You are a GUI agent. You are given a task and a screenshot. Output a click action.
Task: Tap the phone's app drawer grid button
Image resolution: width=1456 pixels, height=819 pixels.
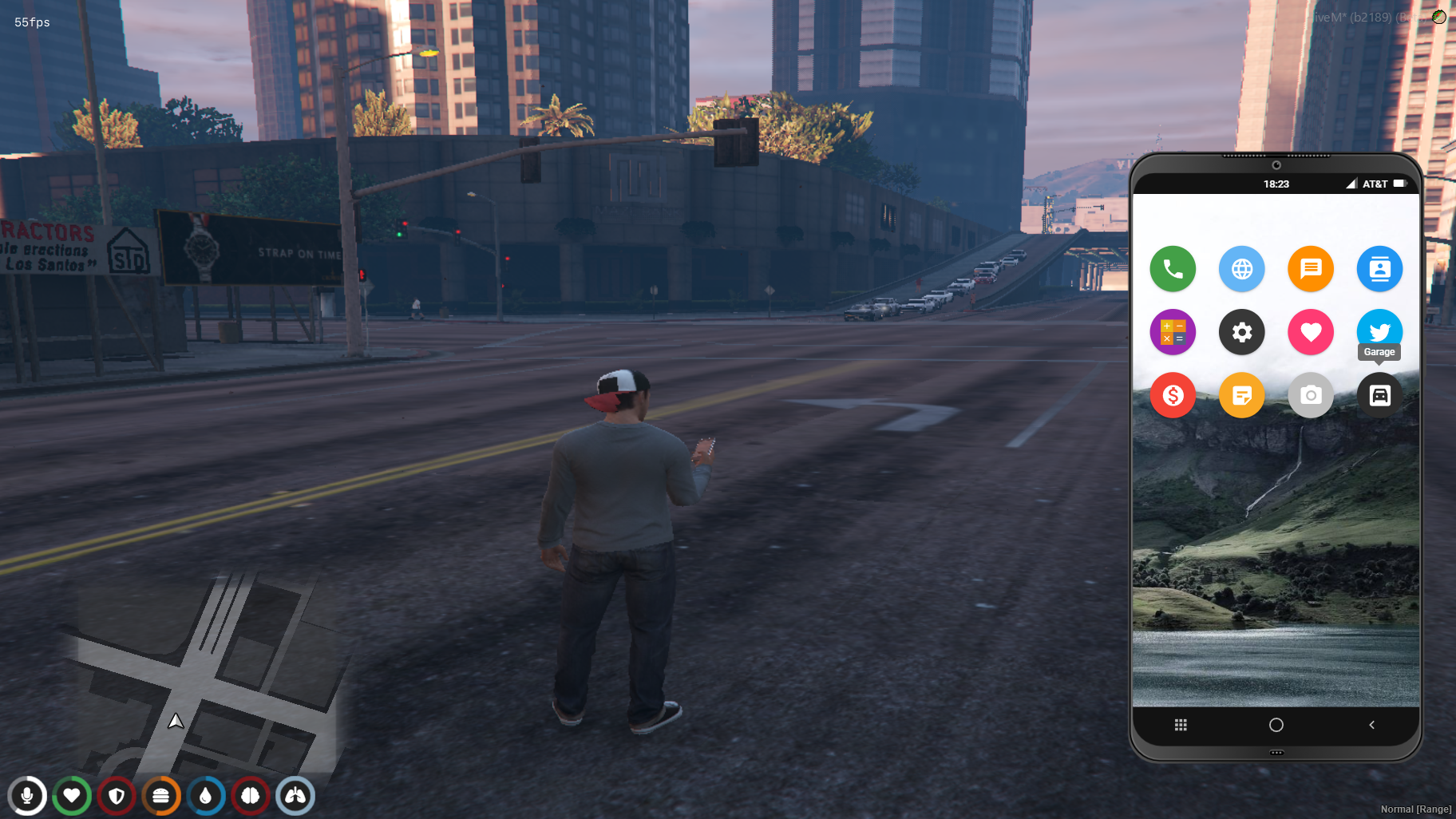click(1181, 725)
